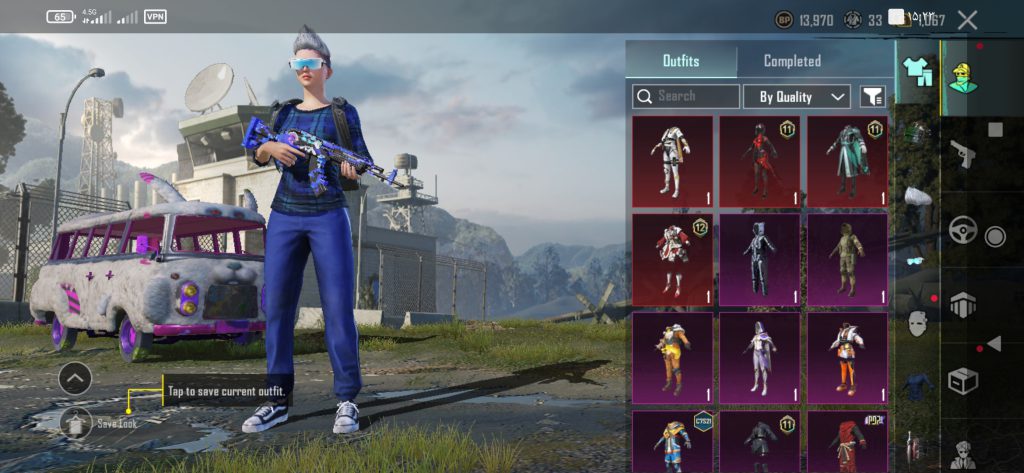This screenshot has width=1024, height=473.
Task: Choose the yellow jacket outfit
Action: 672,355
